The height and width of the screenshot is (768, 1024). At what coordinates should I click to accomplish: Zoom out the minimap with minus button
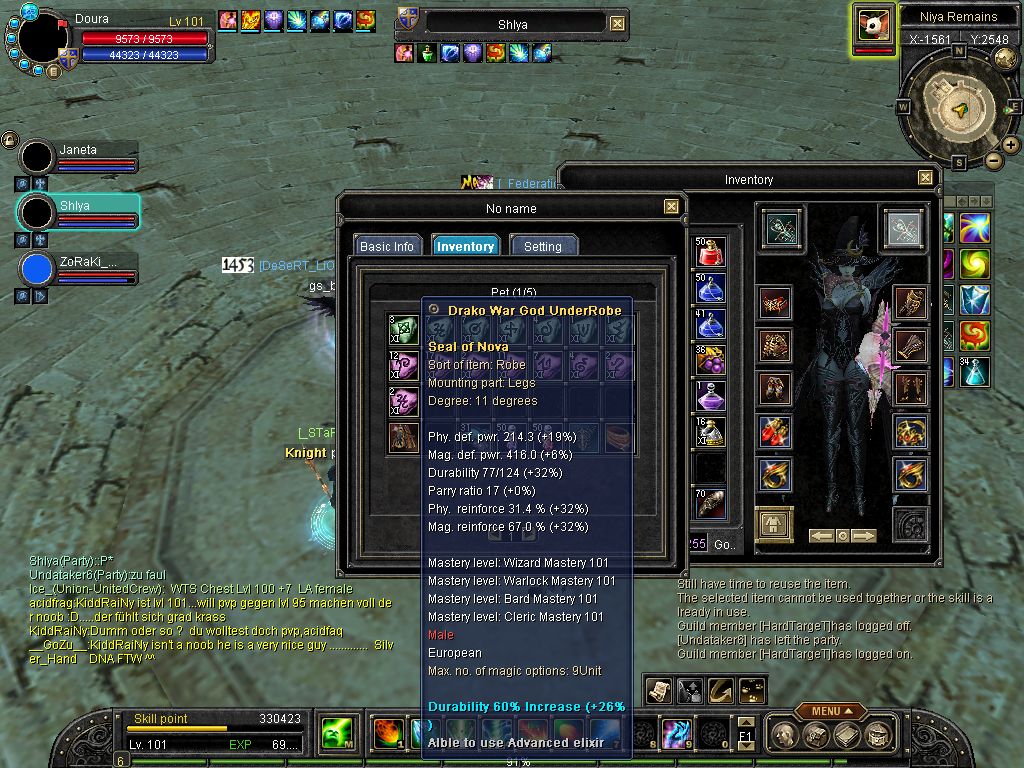pos(993,160)
